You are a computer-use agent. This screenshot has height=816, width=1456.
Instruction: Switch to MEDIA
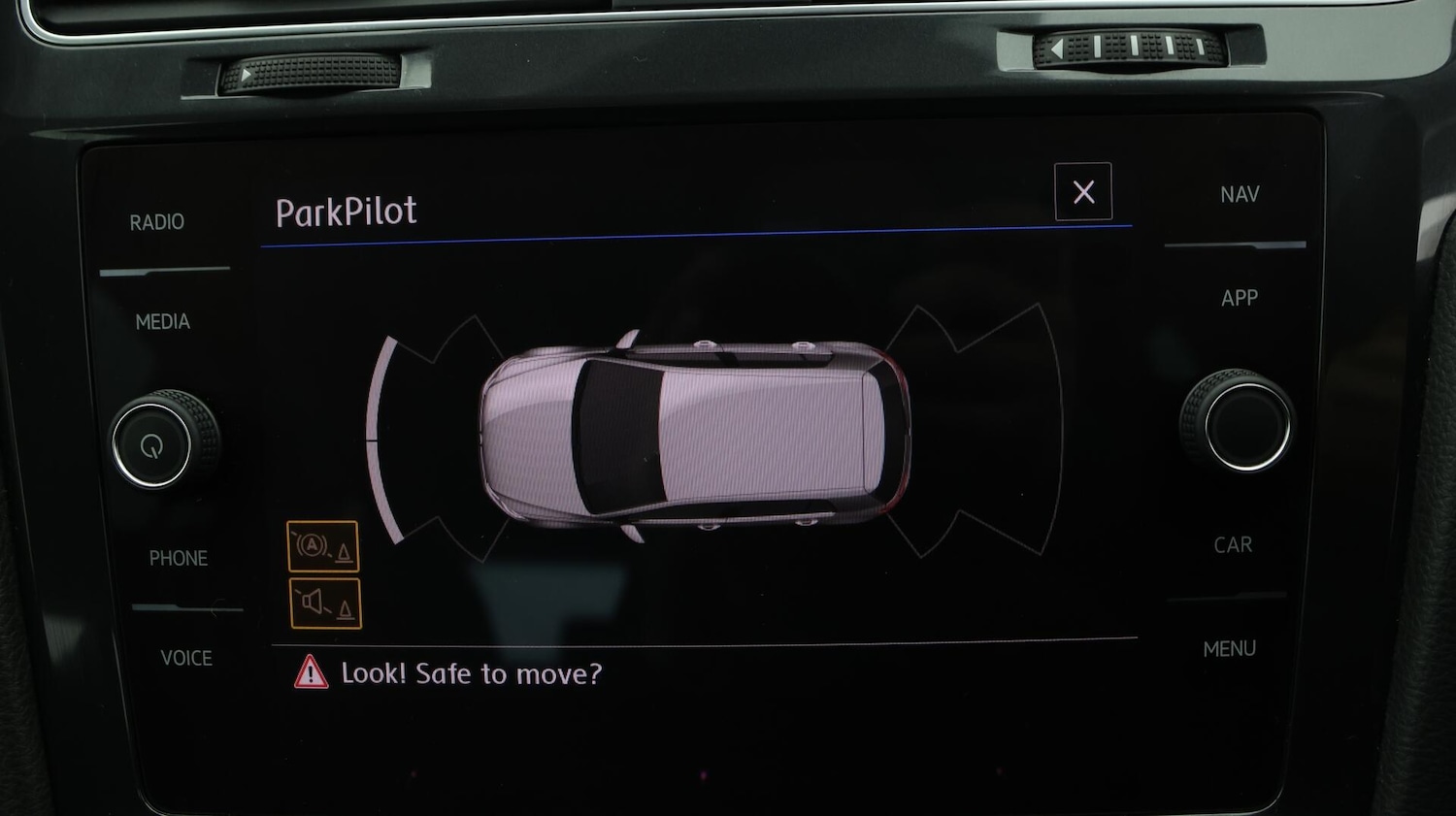pyautogui.click(x=163, y=321)
